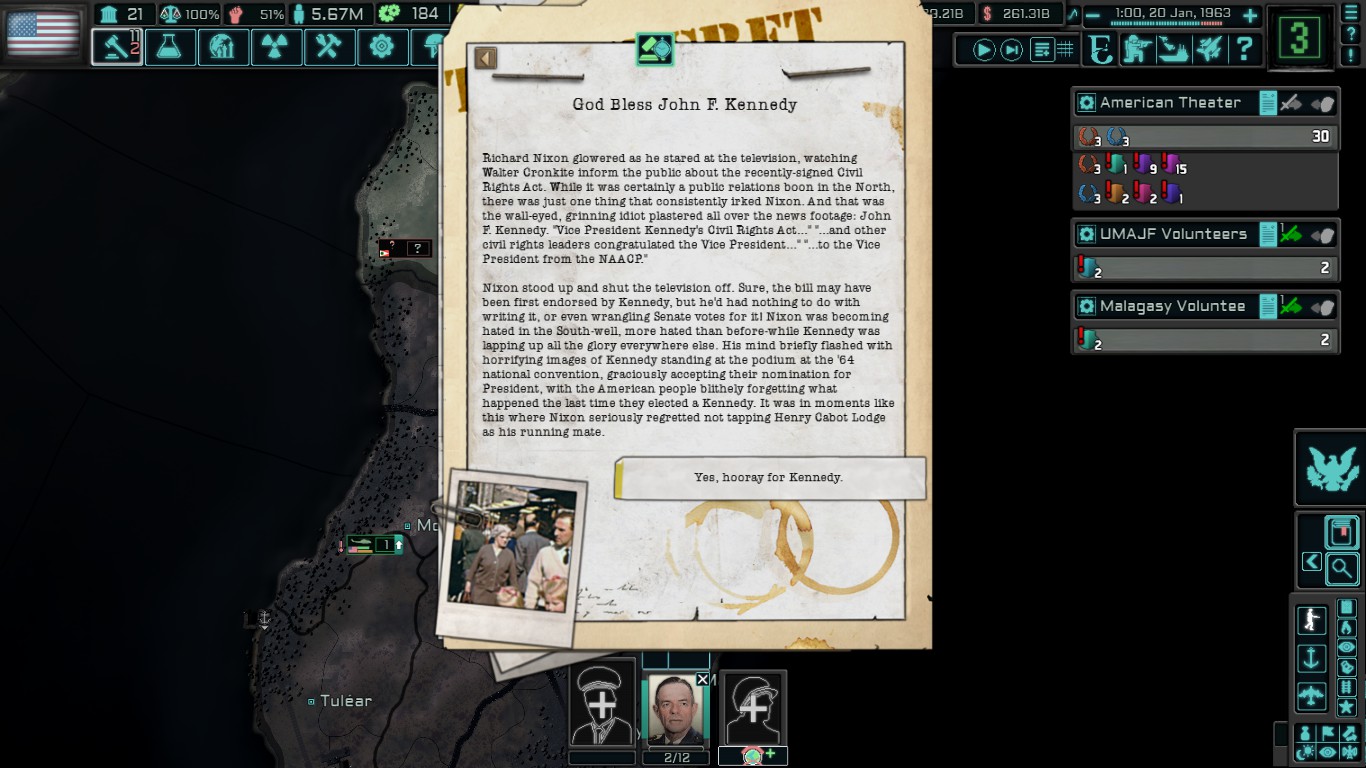Select the general portrait in the army bar

(676, 710)
